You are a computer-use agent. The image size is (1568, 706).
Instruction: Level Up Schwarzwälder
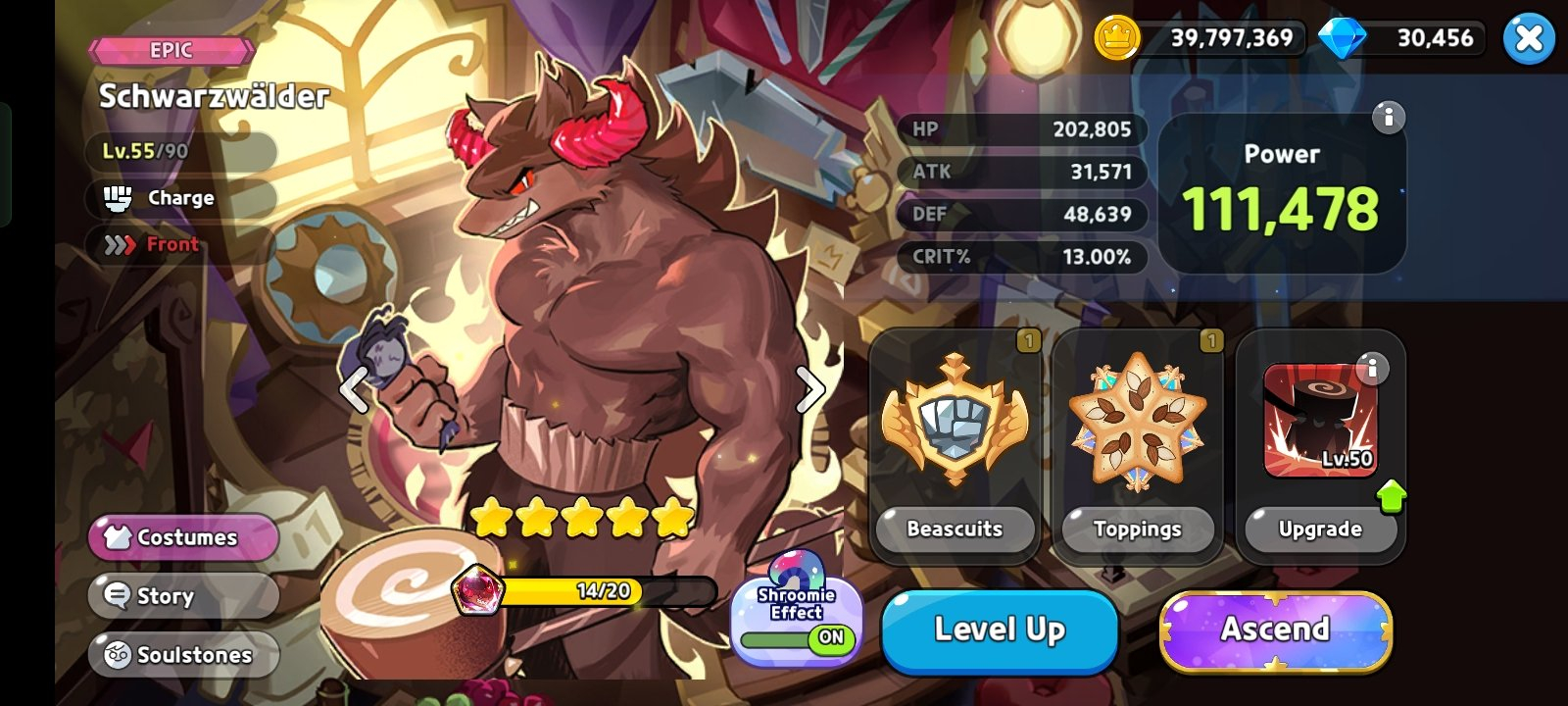[1000, 630]
